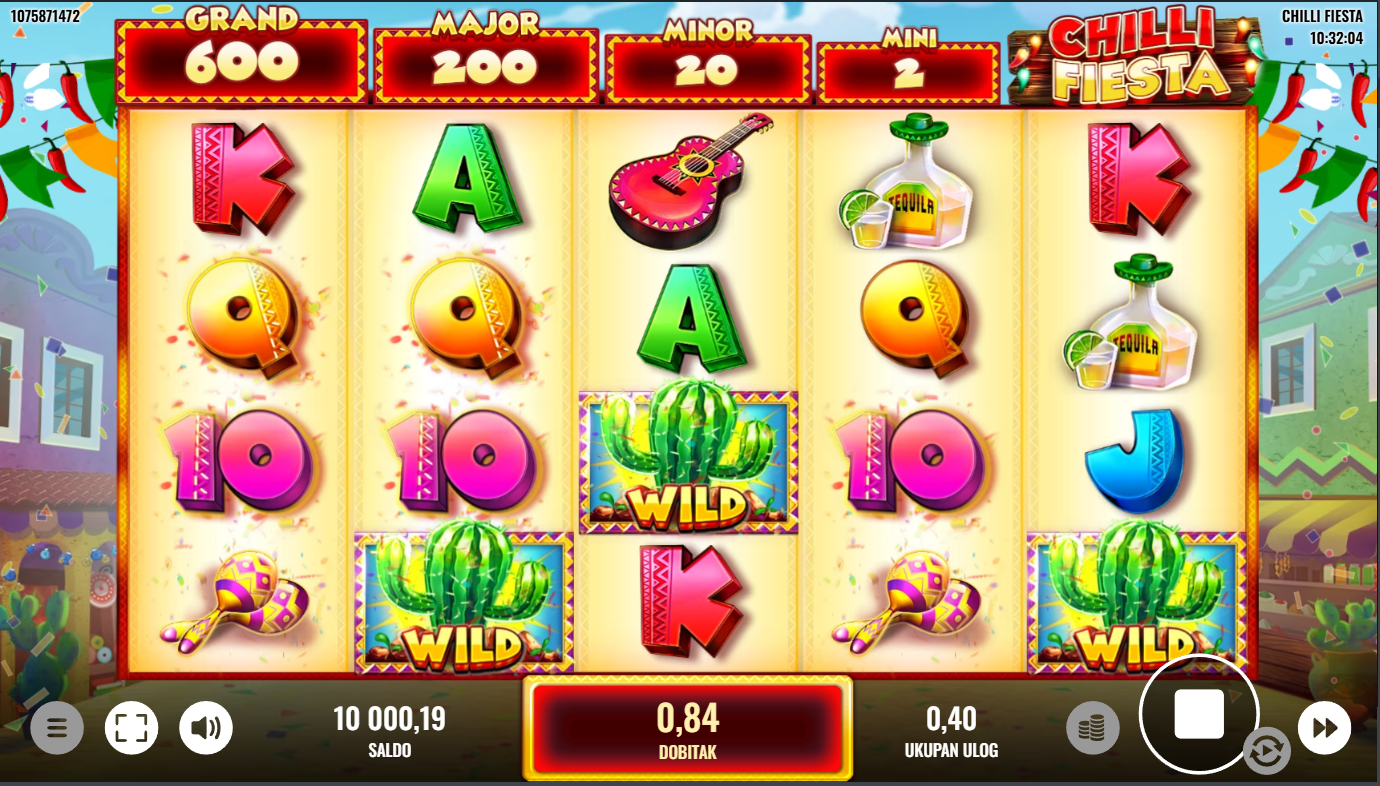The height and width of the screenshot is (786, 1380).
Task: Mute the game sound
Action: click(x=206, y=728)
